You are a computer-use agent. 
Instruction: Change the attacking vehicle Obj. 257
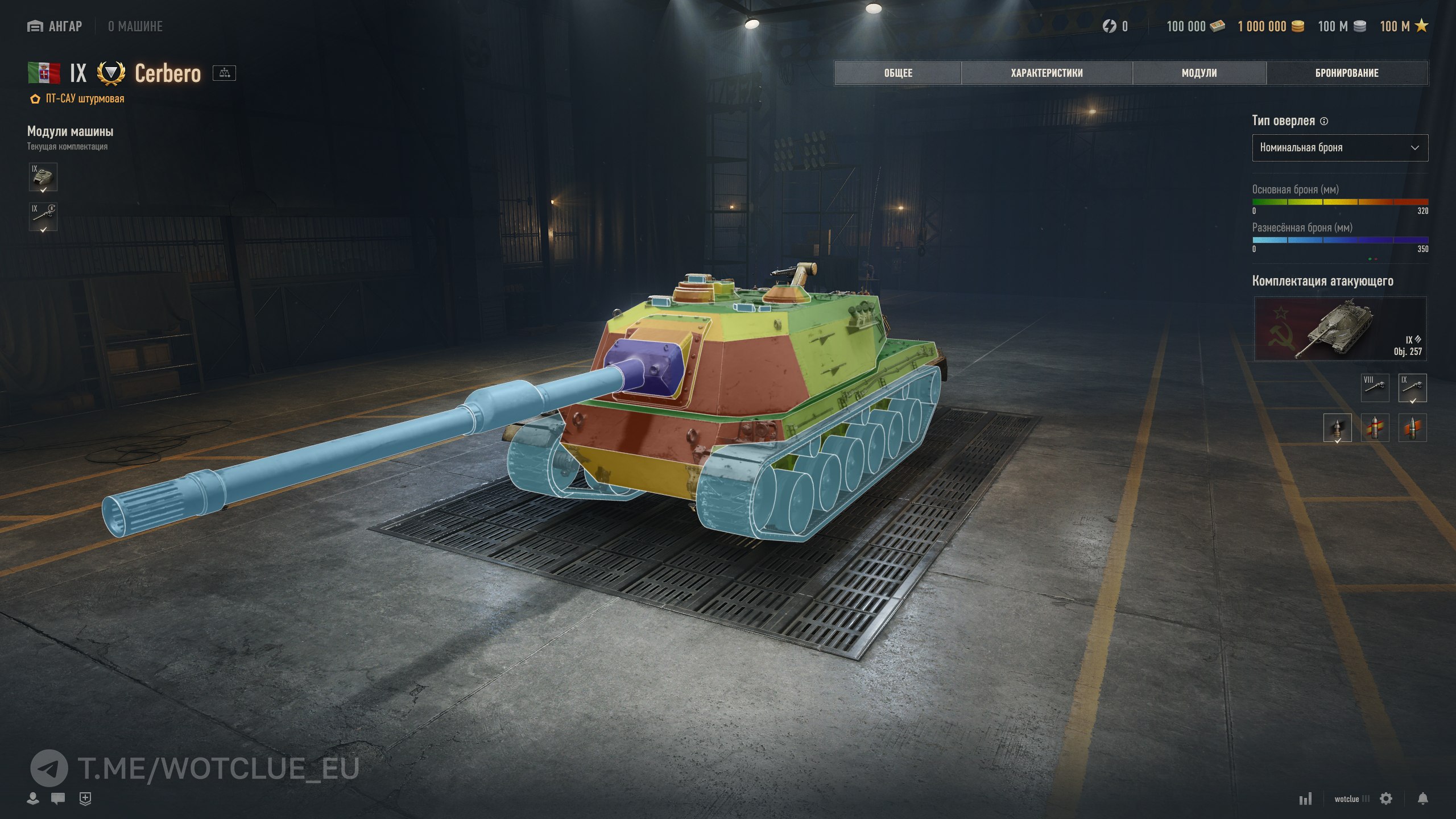[x=1339, y=329]
